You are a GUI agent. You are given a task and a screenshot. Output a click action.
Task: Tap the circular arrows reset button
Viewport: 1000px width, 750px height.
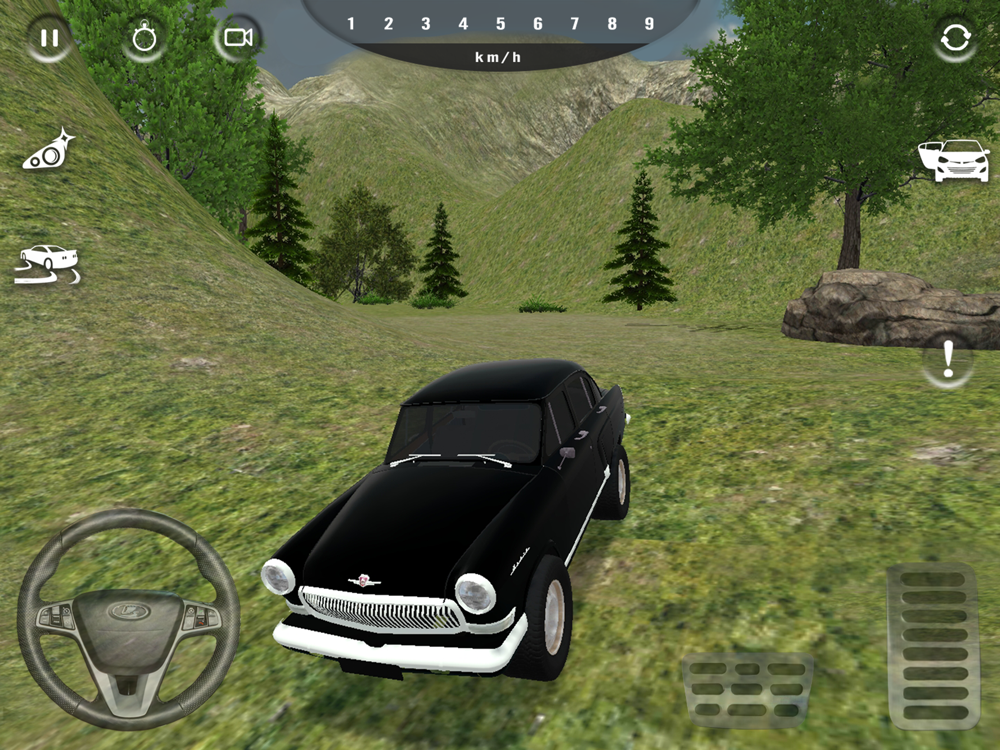point(954,39)
